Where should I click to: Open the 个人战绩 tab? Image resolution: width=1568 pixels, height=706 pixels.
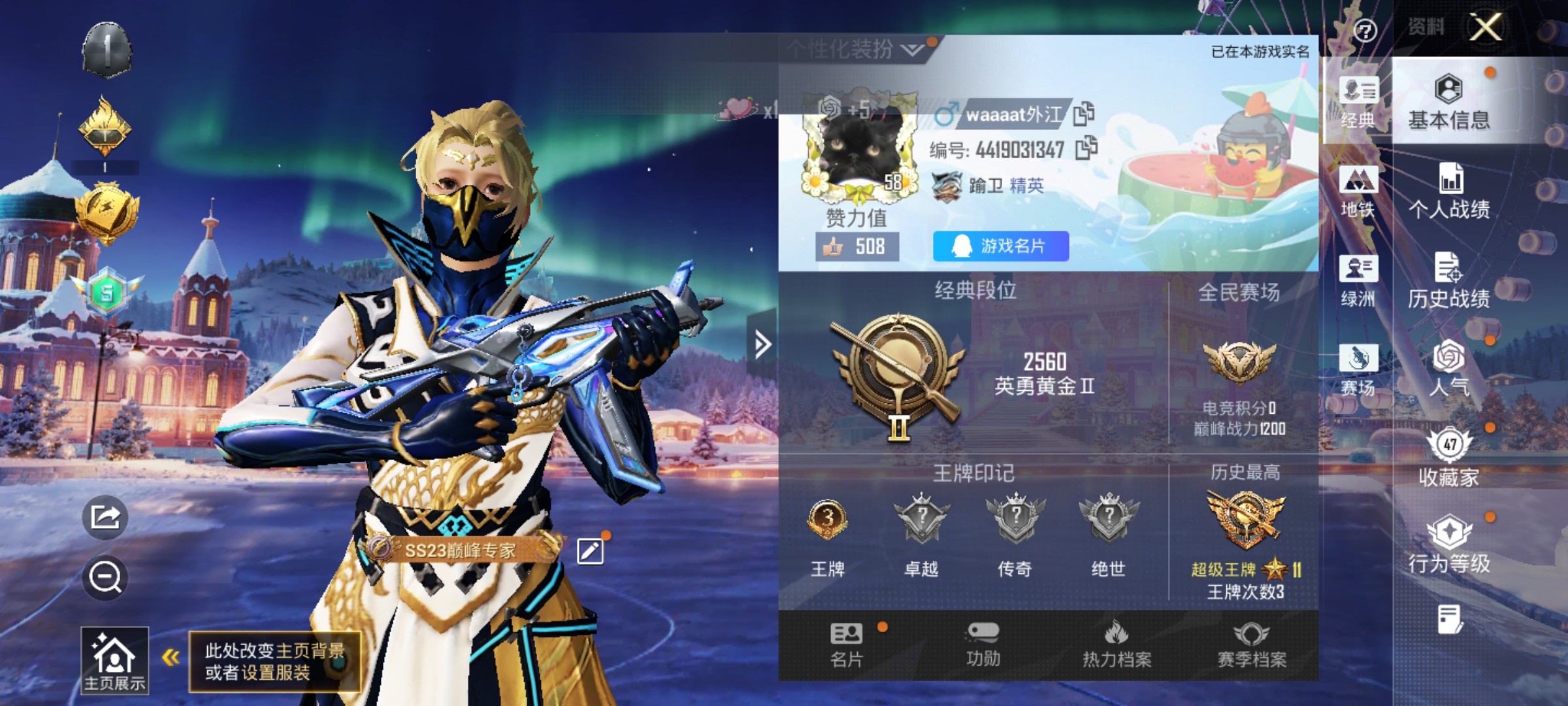1449,191
